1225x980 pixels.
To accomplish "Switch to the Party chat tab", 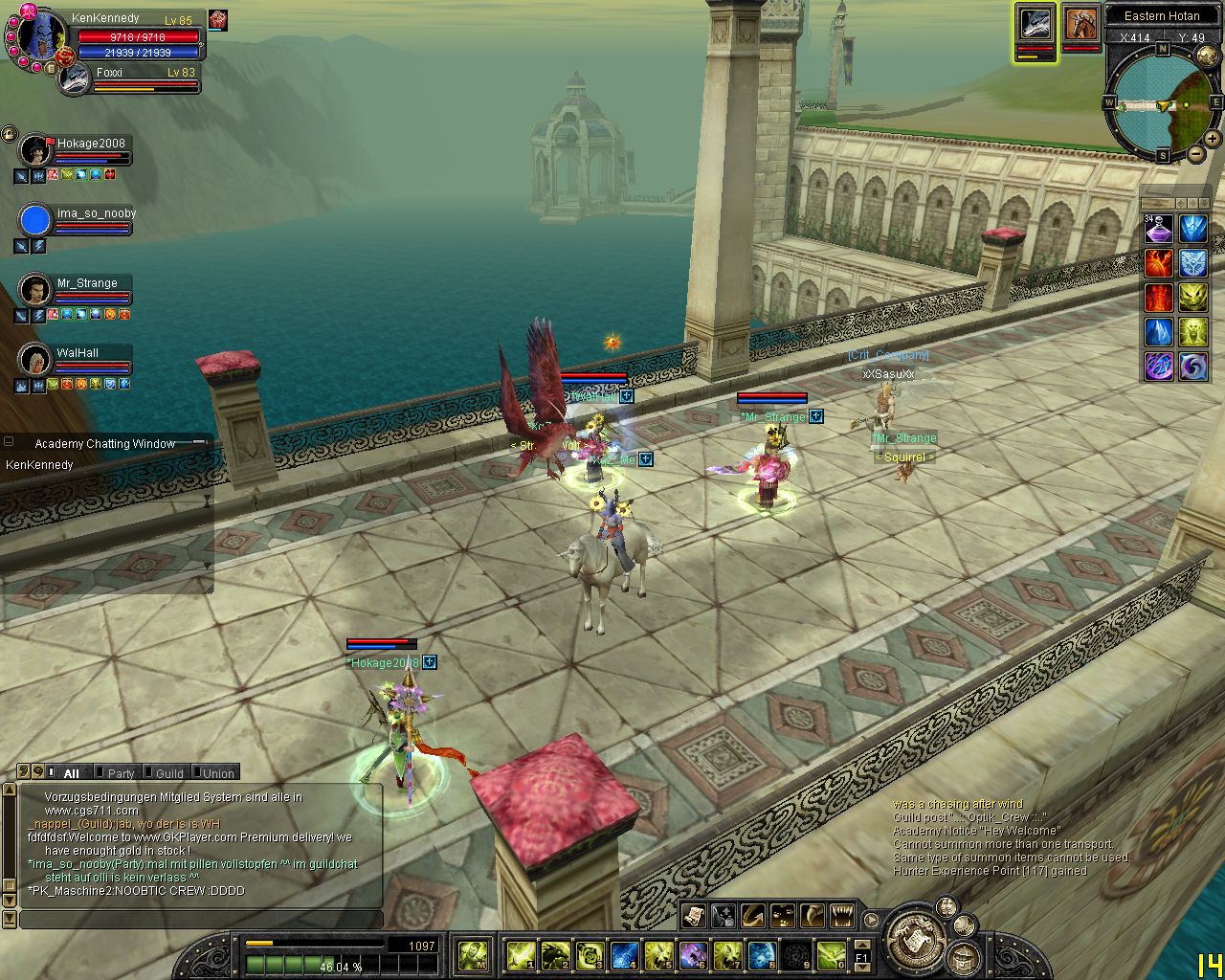I will click(121, 772).
